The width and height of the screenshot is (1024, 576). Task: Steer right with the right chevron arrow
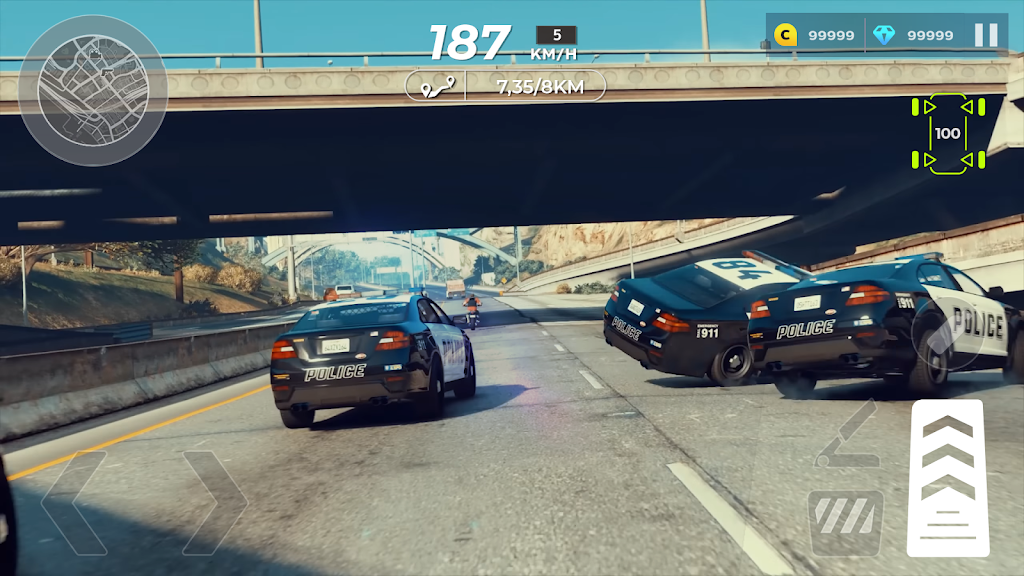[215, 503]
